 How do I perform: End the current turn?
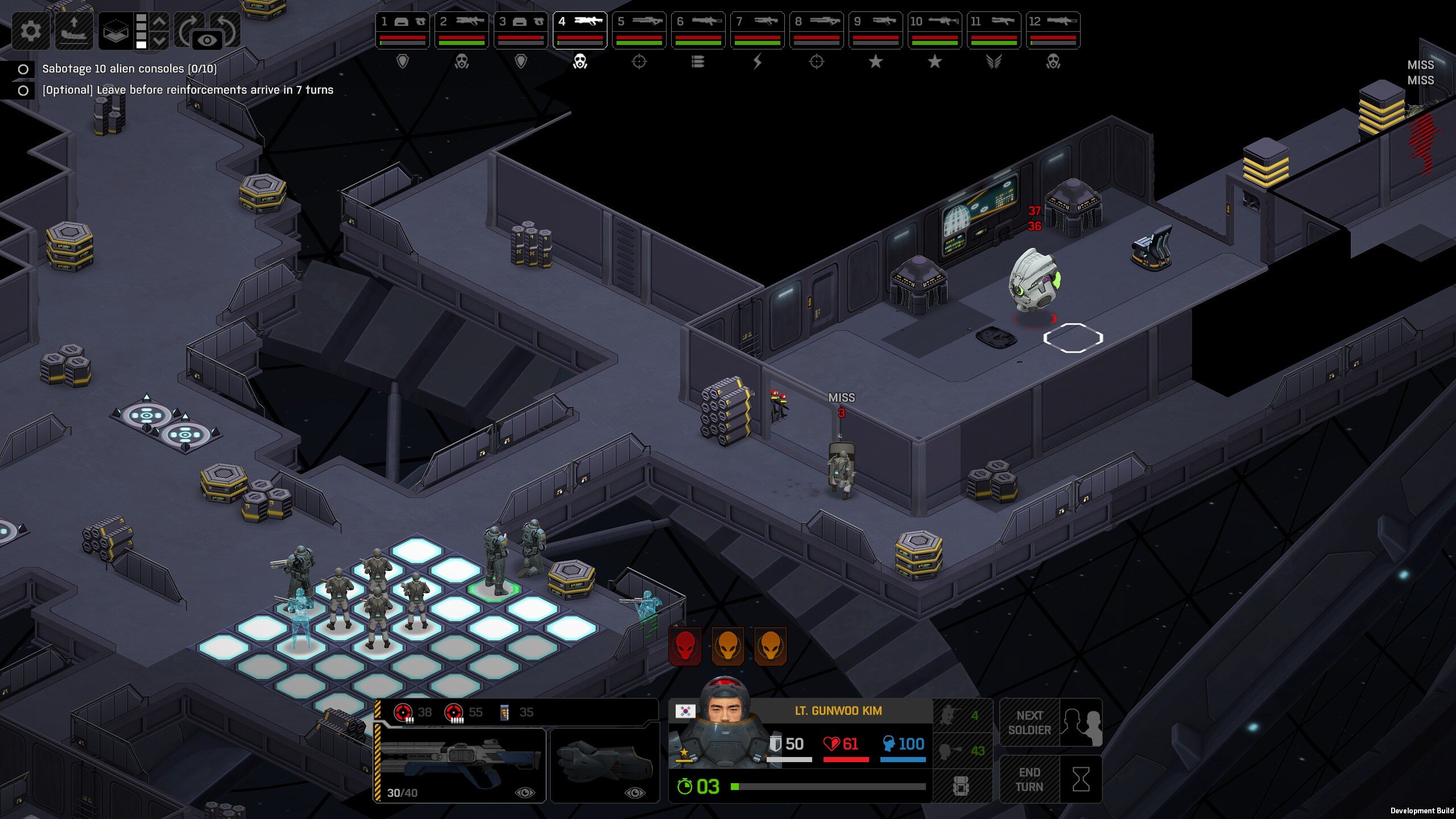pos(1050,779)
